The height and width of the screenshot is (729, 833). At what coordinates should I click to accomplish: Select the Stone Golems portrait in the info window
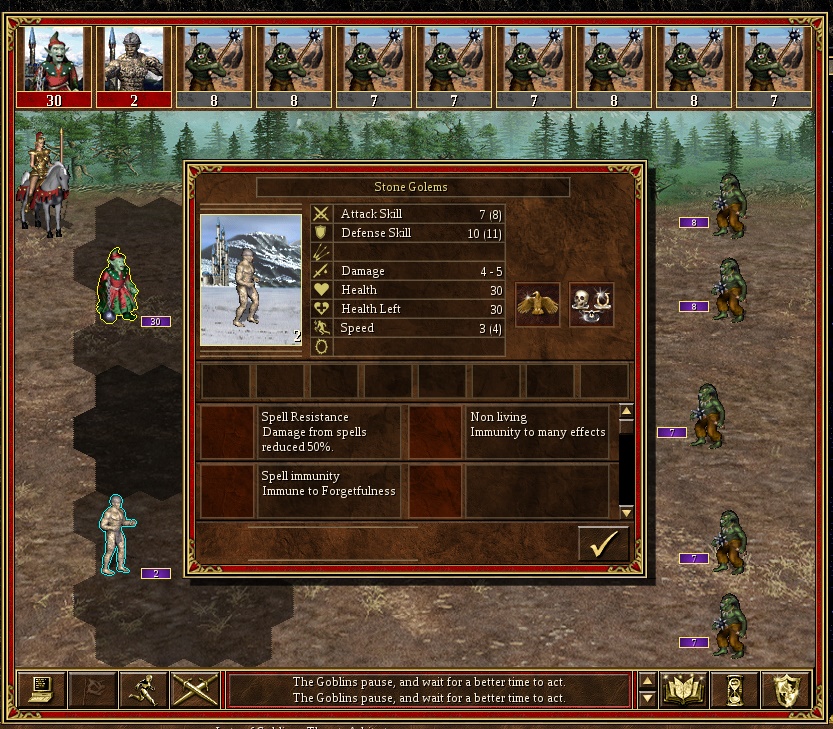pyautogui.click(x=251, y=280)
